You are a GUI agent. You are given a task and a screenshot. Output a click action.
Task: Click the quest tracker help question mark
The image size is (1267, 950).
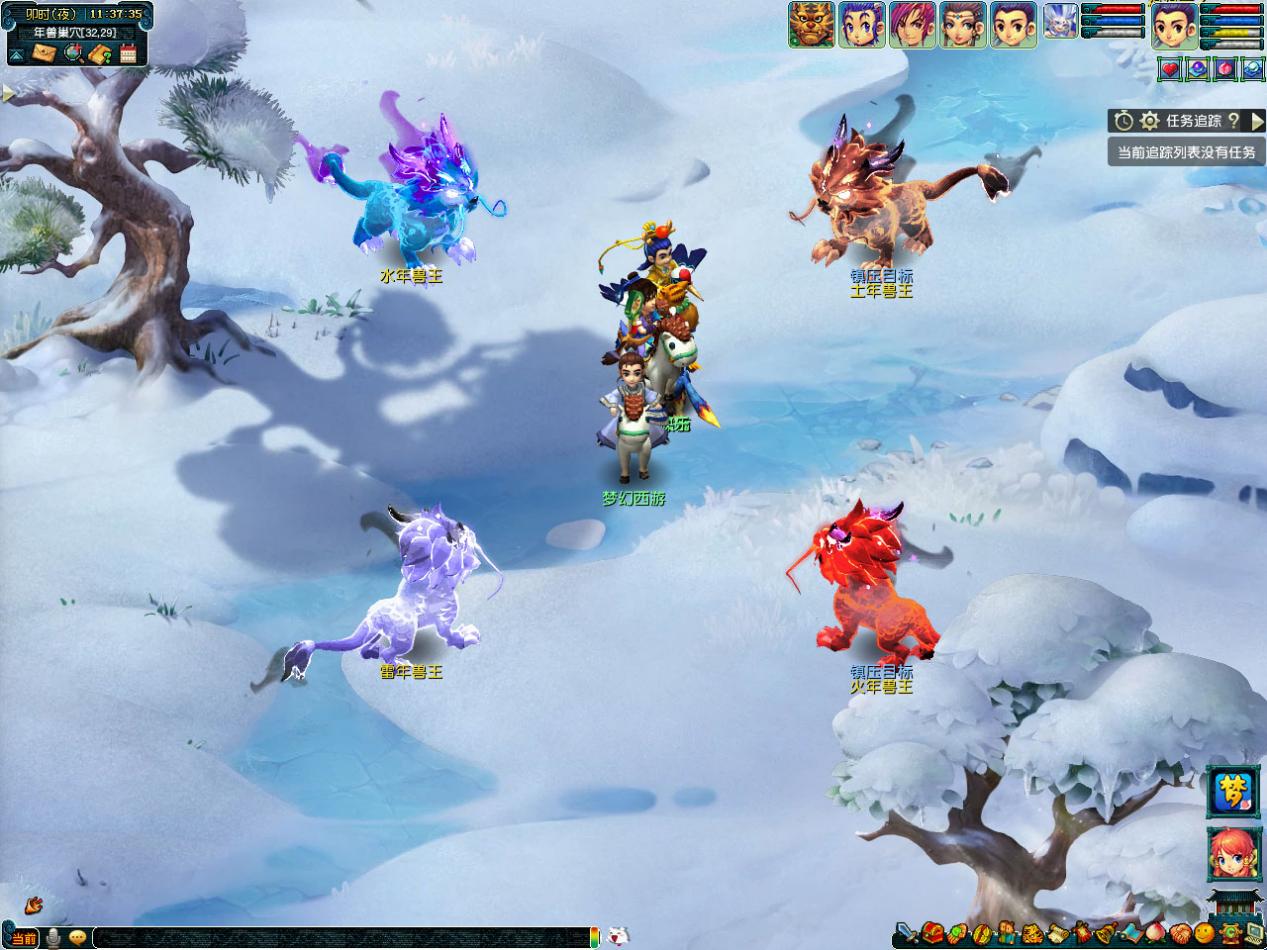click(x=1233, y=121)
